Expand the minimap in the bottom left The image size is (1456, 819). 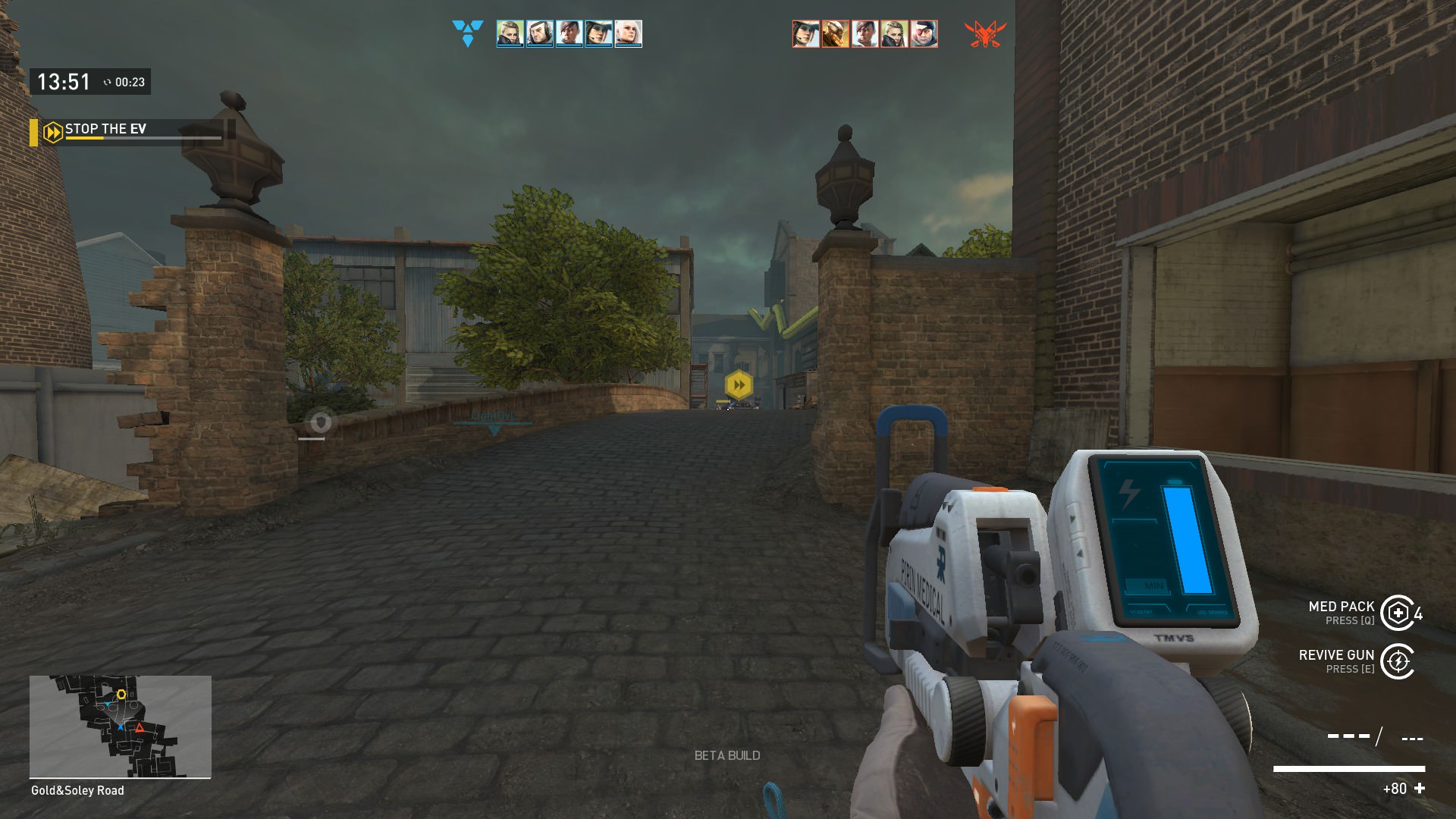point(119,726)
